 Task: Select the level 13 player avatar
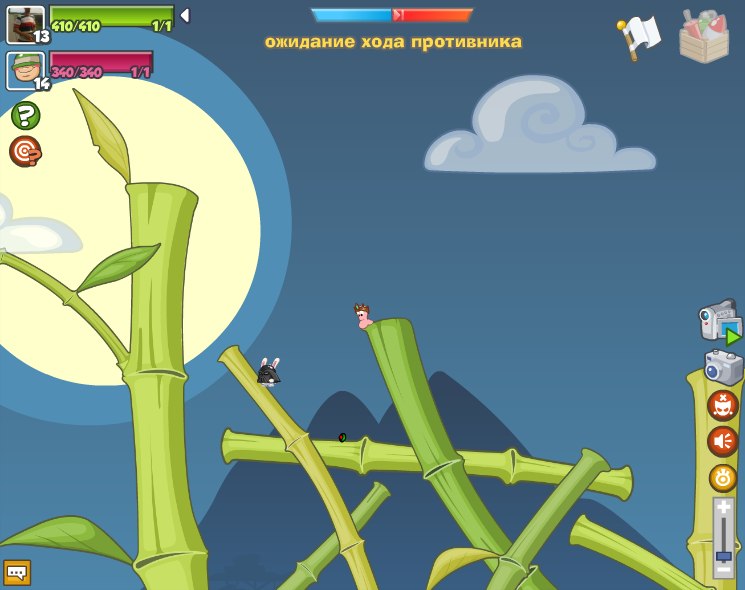(x=25, y=24)
